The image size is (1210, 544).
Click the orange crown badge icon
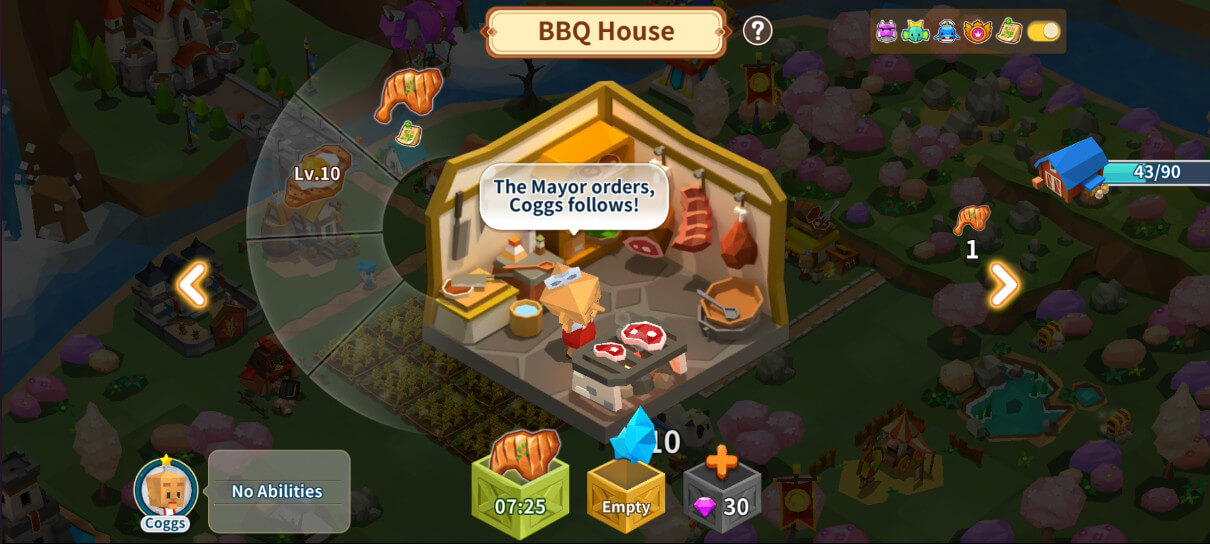pyautogui.click(x=977, y=31)
